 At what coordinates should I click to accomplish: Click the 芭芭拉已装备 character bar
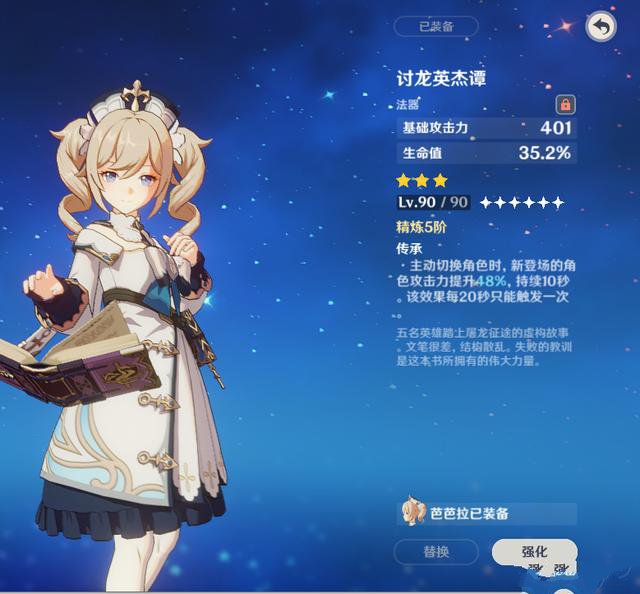point(486,513)
